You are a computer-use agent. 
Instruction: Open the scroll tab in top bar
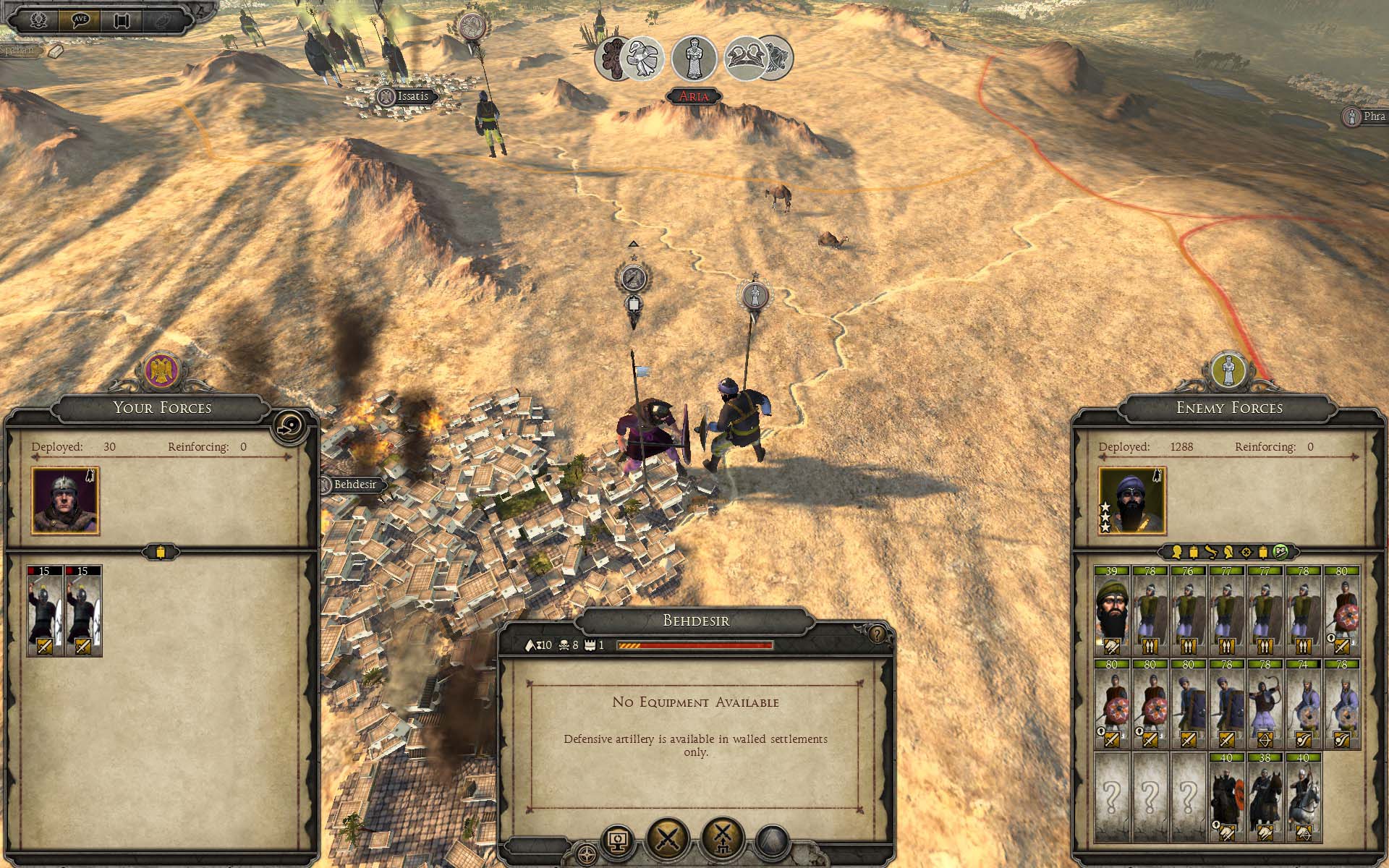122,20
